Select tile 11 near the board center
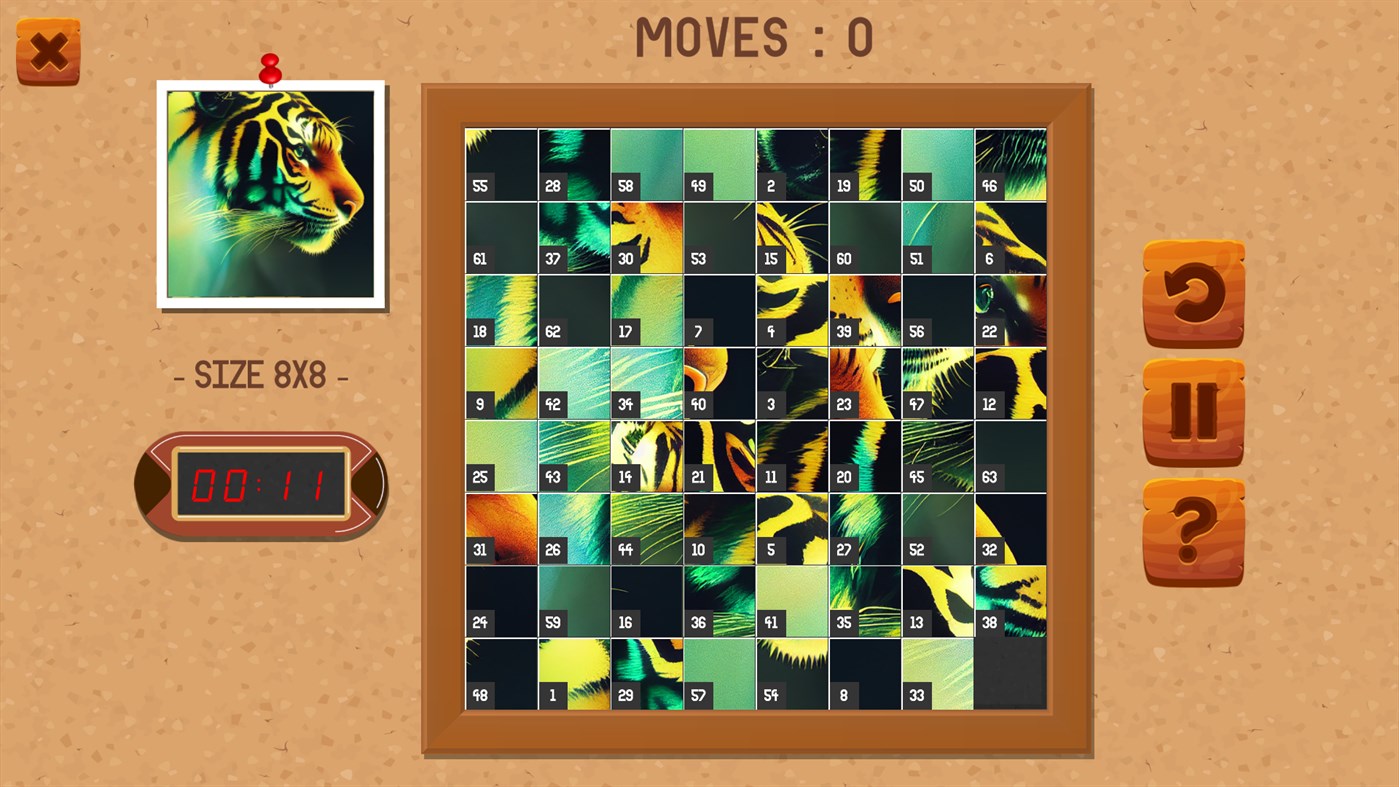Image resolution: width=1399 pixels, height=787 pixels. (791, 457)
